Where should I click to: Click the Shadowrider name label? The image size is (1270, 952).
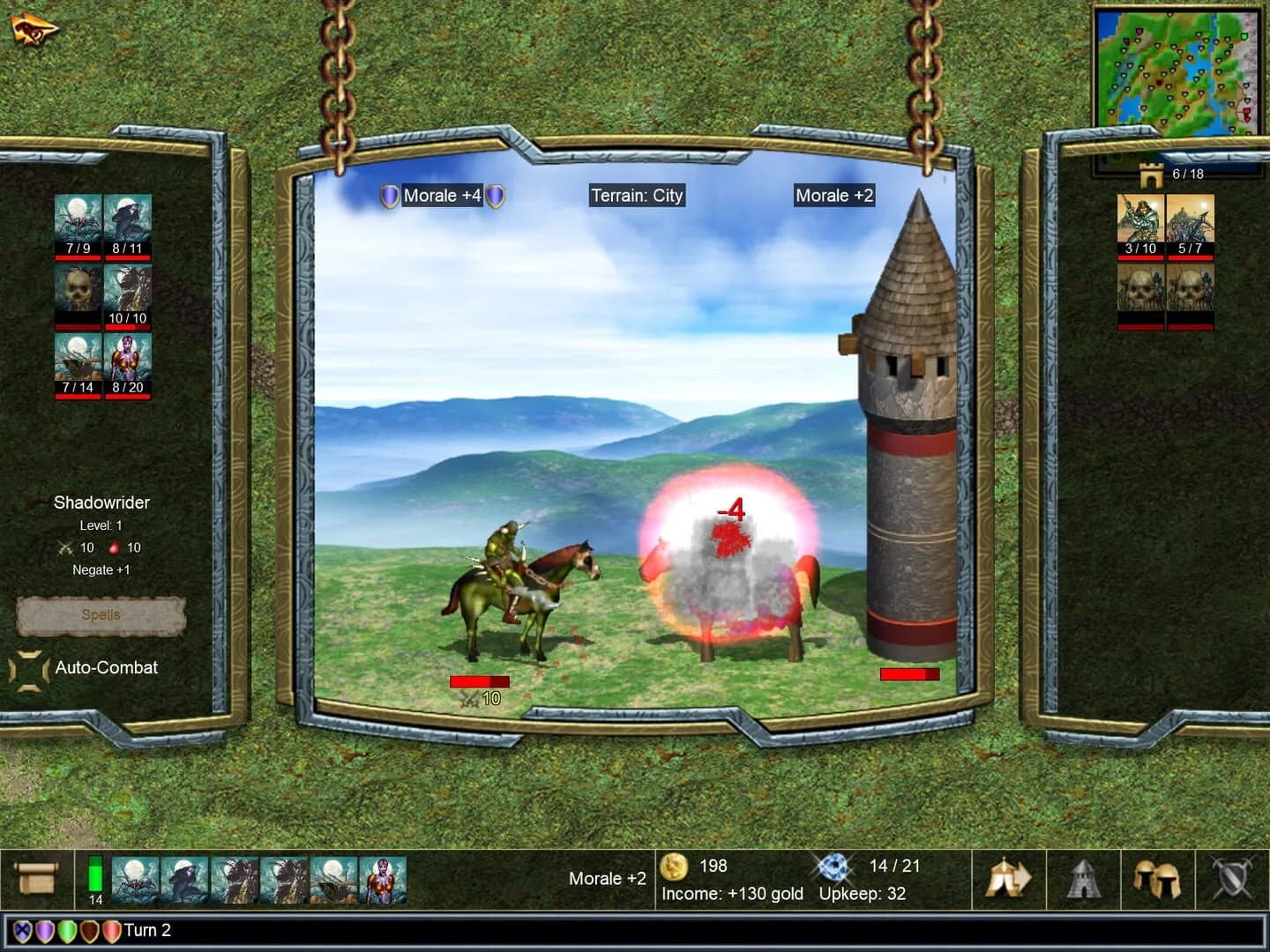pyautogui.click(x=101, y=502)
